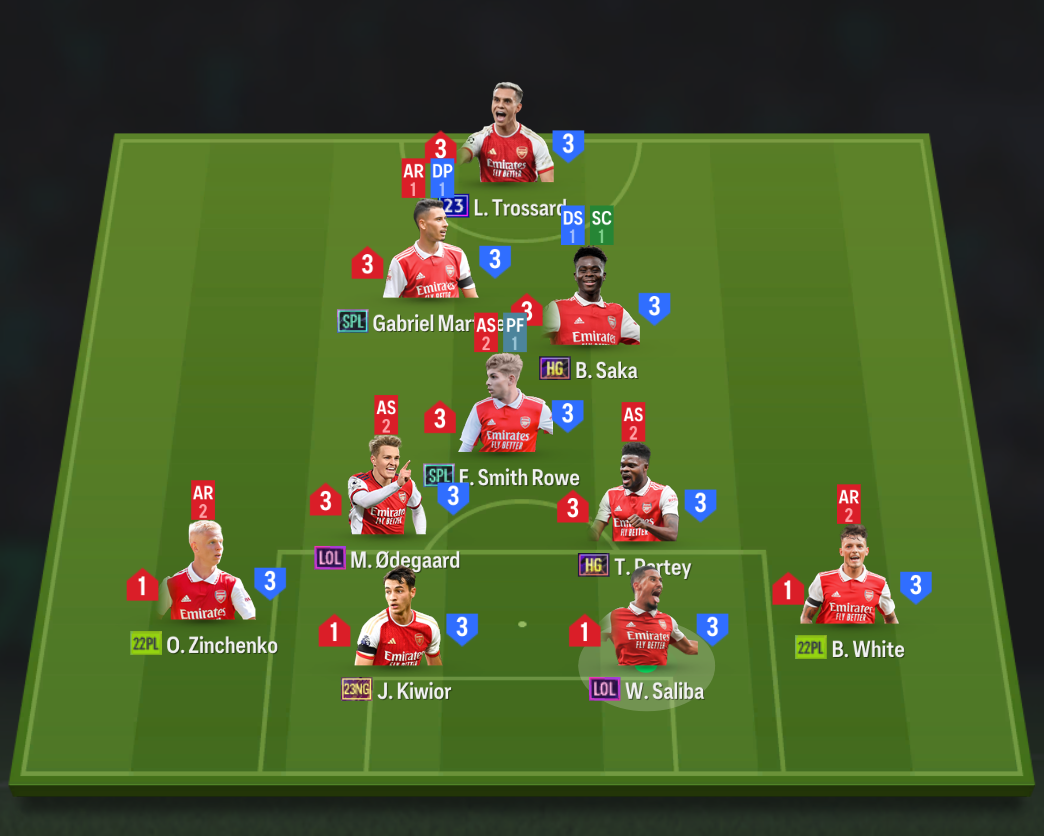Choose T. Partey in midfield

[x=637, y=497]
